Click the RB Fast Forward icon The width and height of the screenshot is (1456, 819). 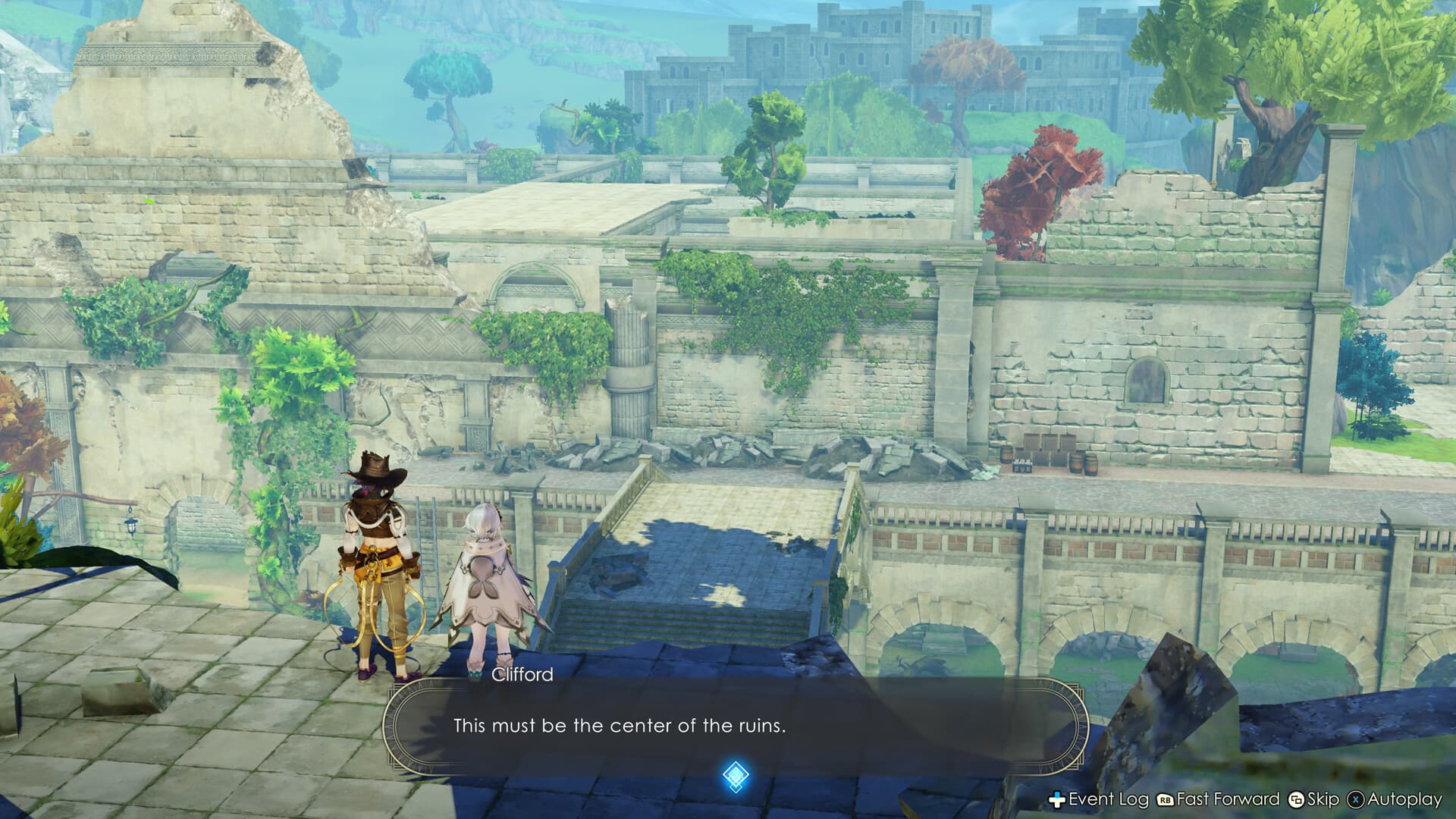[1165, 799]
